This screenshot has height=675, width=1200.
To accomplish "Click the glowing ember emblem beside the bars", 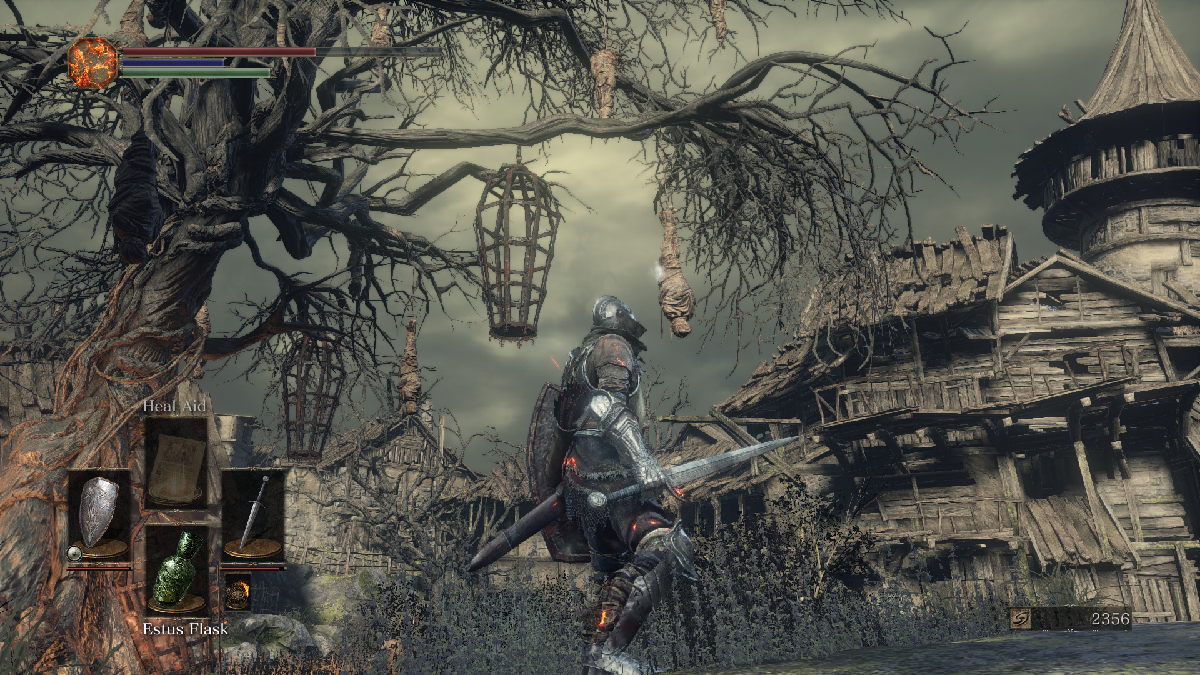I will tap(92, 61).
